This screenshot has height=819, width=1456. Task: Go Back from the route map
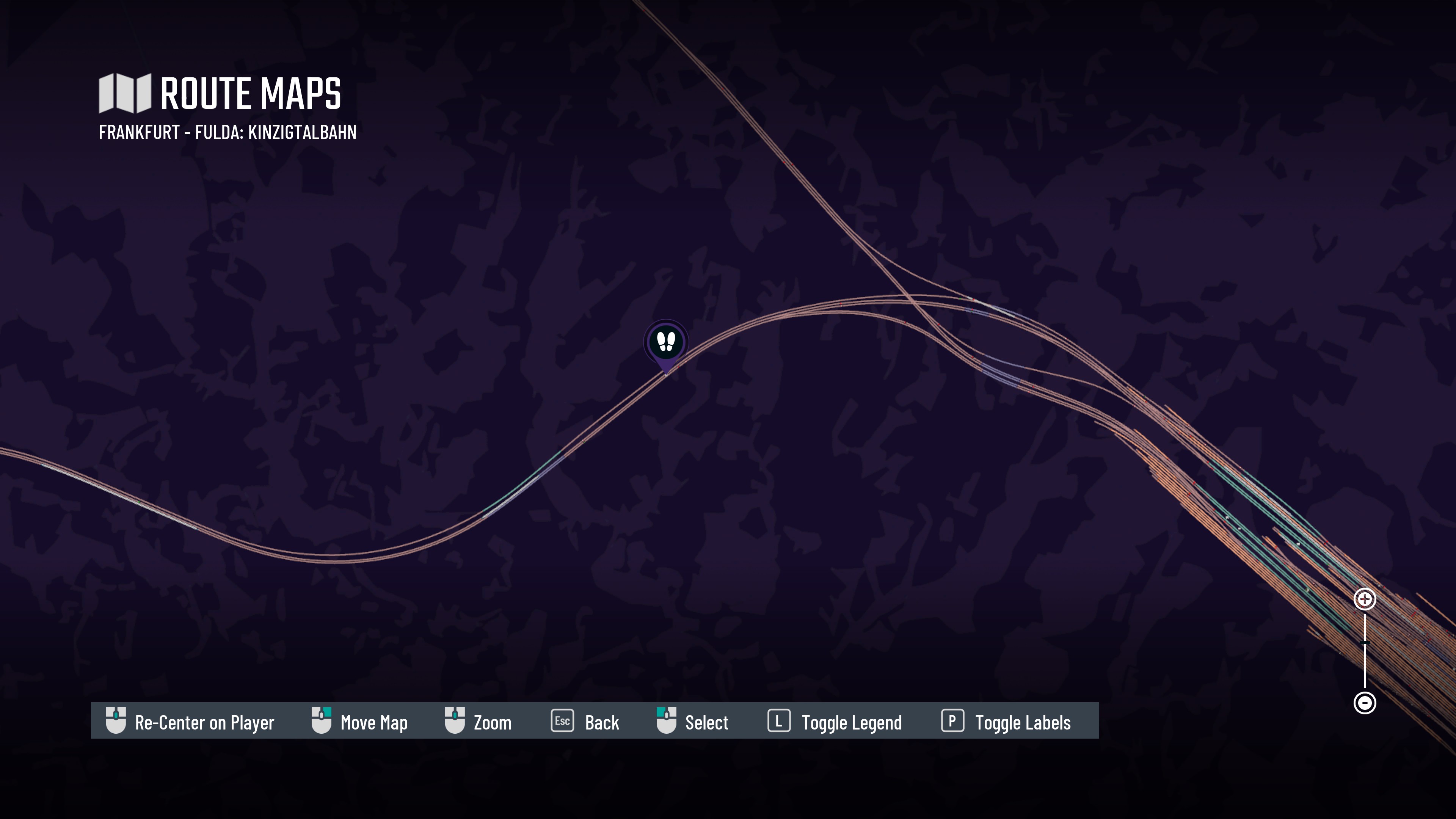click(585, 722)
